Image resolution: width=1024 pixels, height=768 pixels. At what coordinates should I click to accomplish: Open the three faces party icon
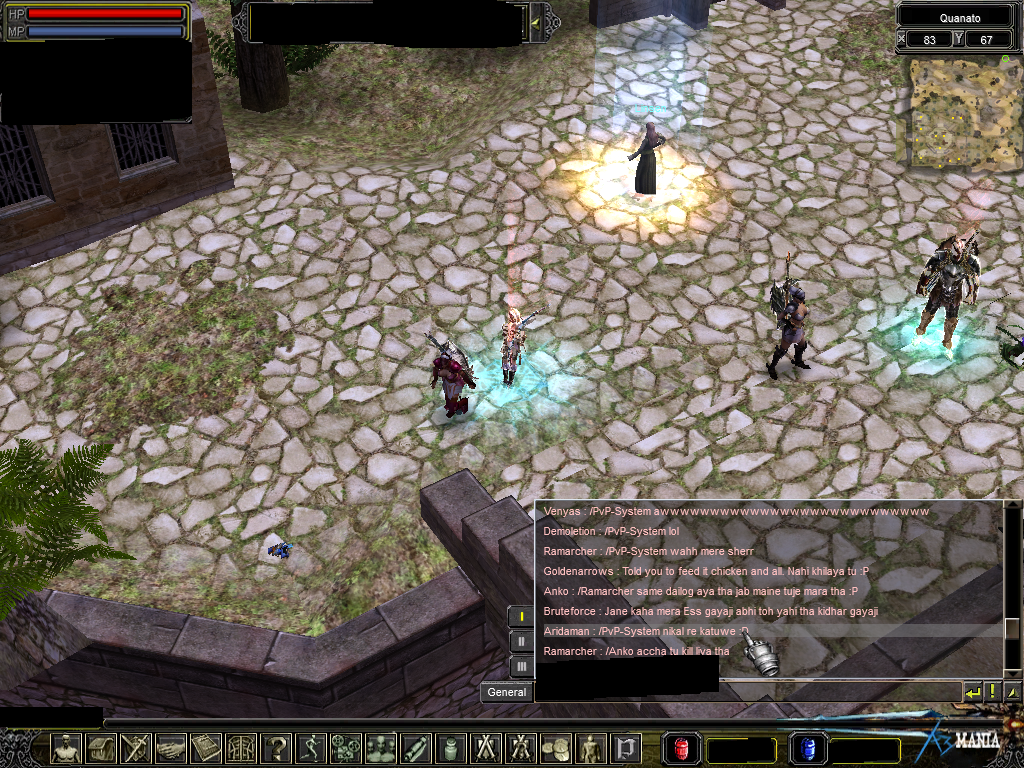[381, 748]
